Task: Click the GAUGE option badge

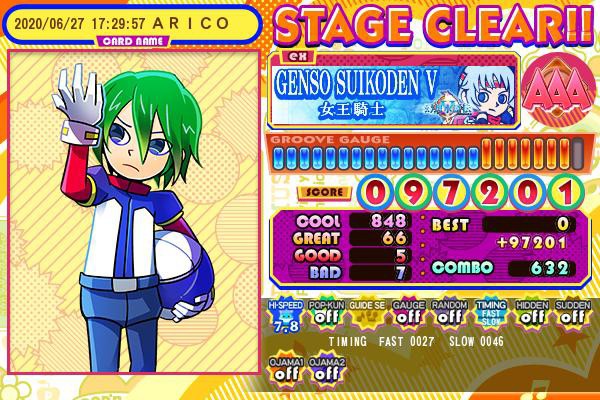Action: click(406, 314)
